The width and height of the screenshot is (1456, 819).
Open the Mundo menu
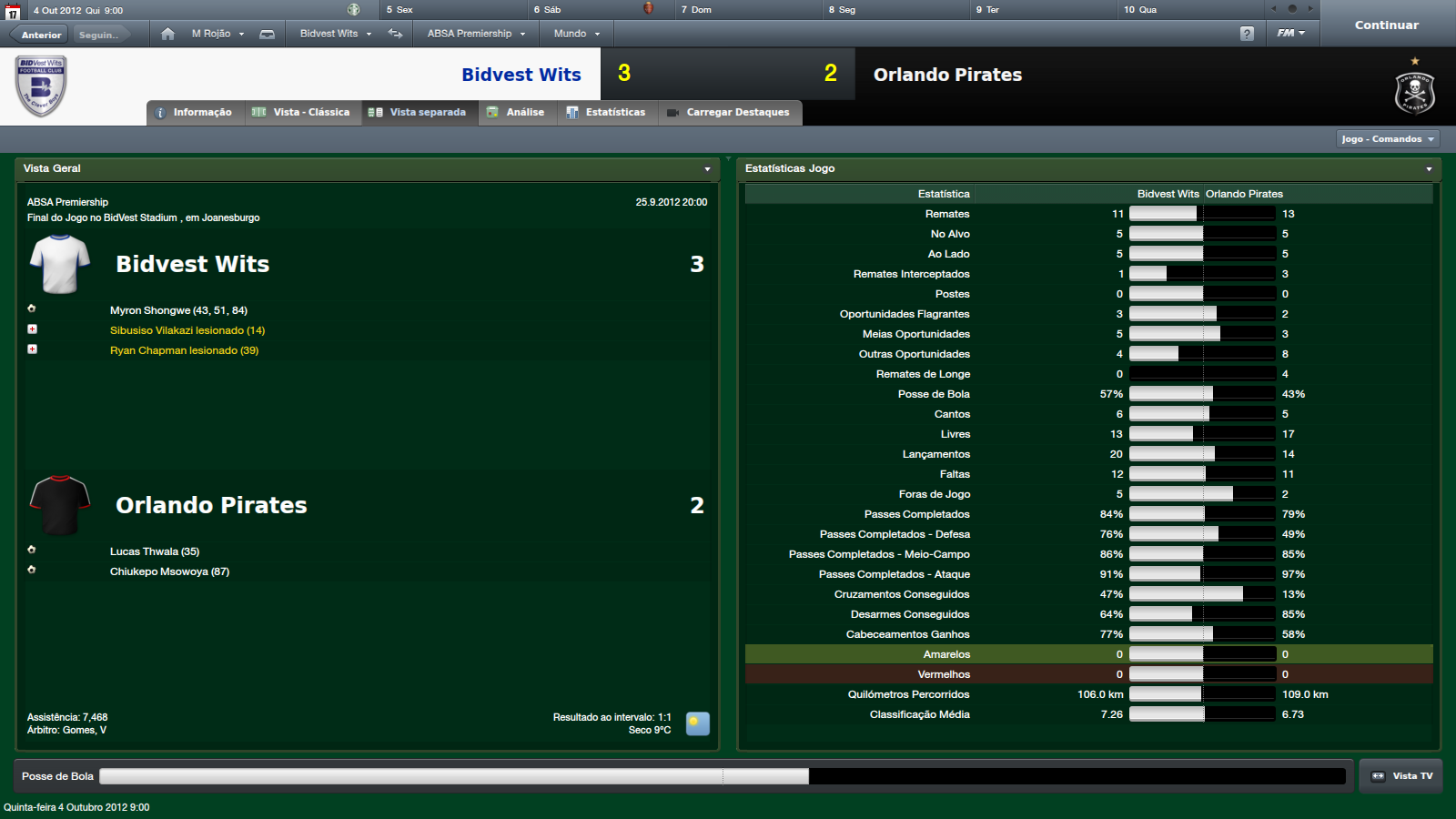pyautogui.click(x=576, y=34)
